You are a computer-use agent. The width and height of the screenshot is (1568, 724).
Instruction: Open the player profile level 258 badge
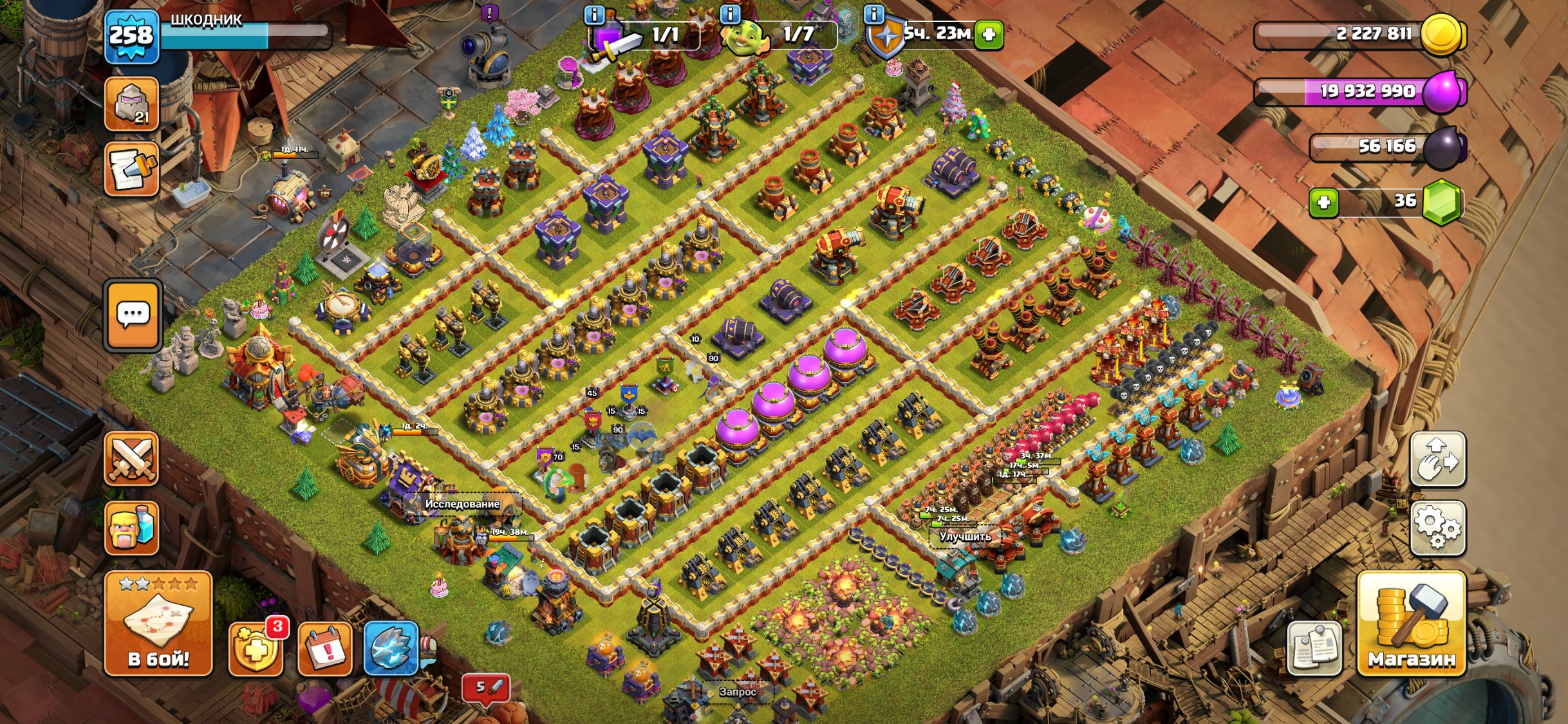pos(132,36)
